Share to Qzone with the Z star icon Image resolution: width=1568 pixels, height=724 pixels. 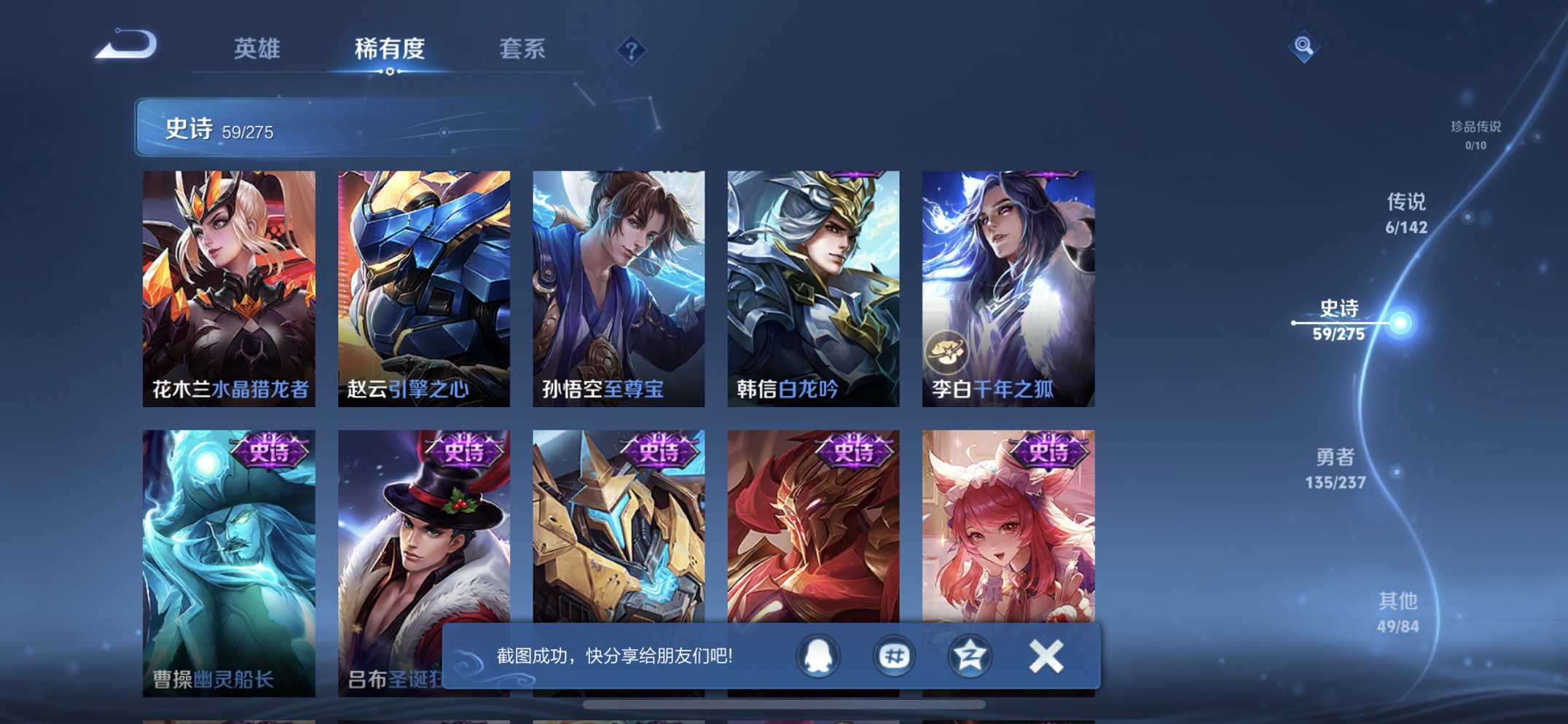point(971,656)
